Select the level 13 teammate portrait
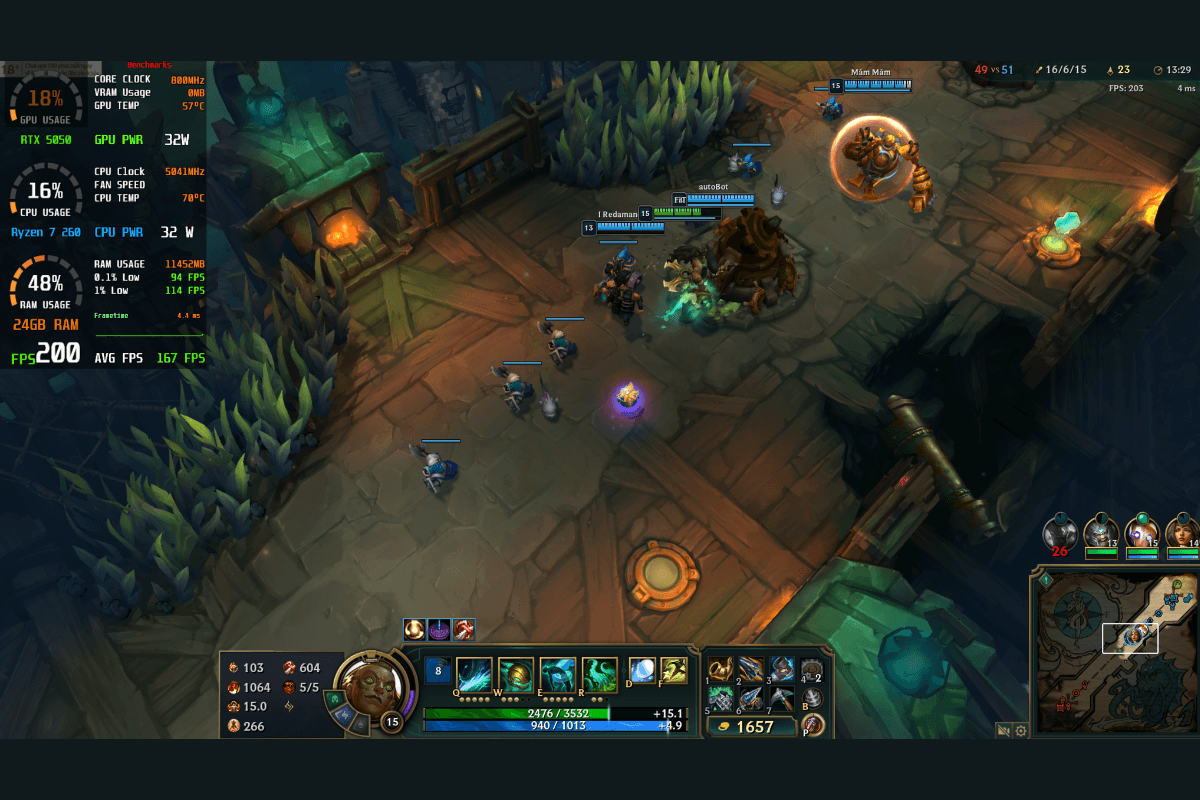Image resolution: width=1200 pixels, height=800 pixels. 1101,533
